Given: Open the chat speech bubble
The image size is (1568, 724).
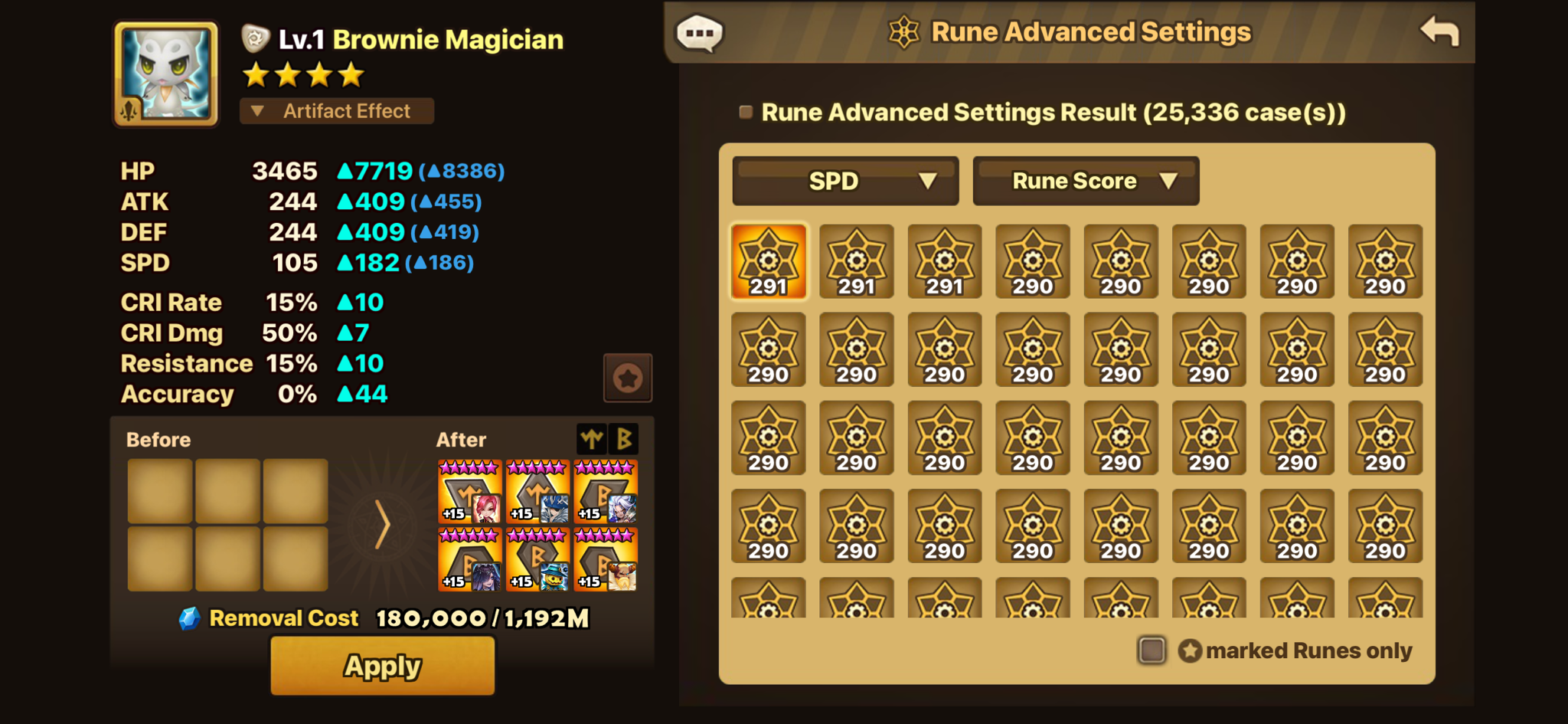Looking at the screenshot, I should (x=699, y=34).
